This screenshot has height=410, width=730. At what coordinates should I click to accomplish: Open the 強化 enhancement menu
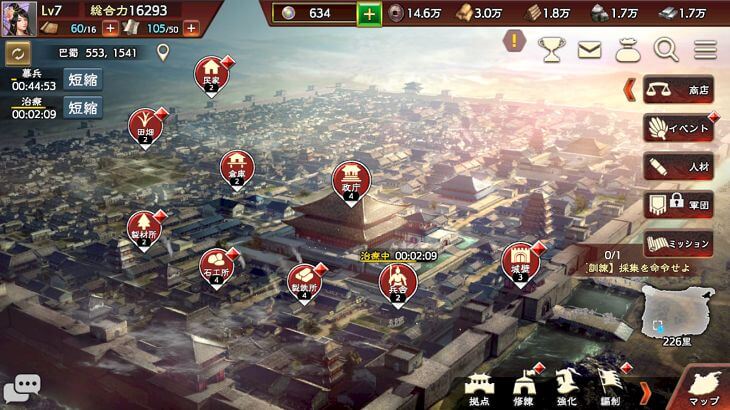pyautogui.click(x=567, y=386)
